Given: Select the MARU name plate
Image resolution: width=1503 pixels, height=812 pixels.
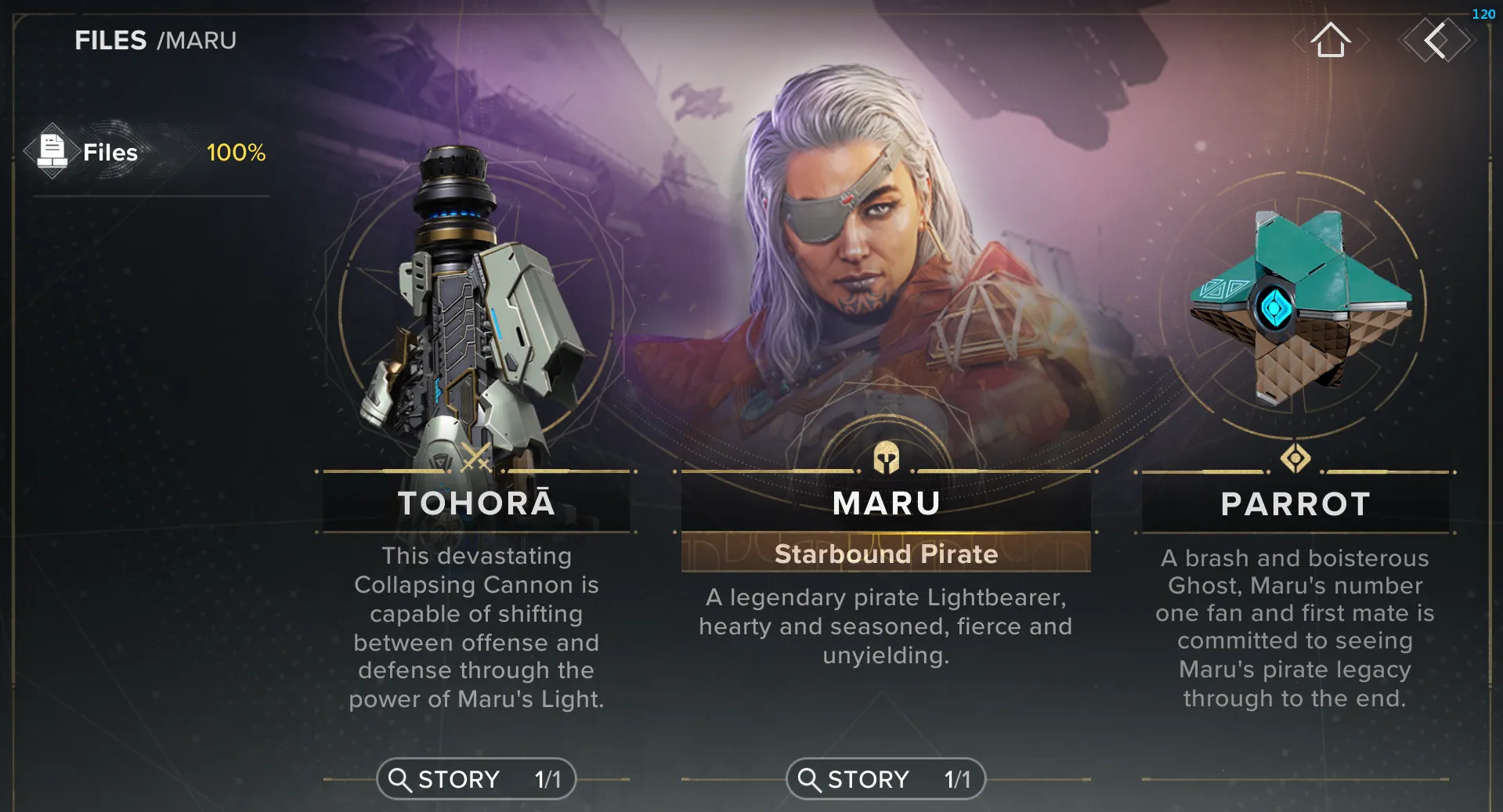Looking at the screenshot, I should [x=885, y=503].
